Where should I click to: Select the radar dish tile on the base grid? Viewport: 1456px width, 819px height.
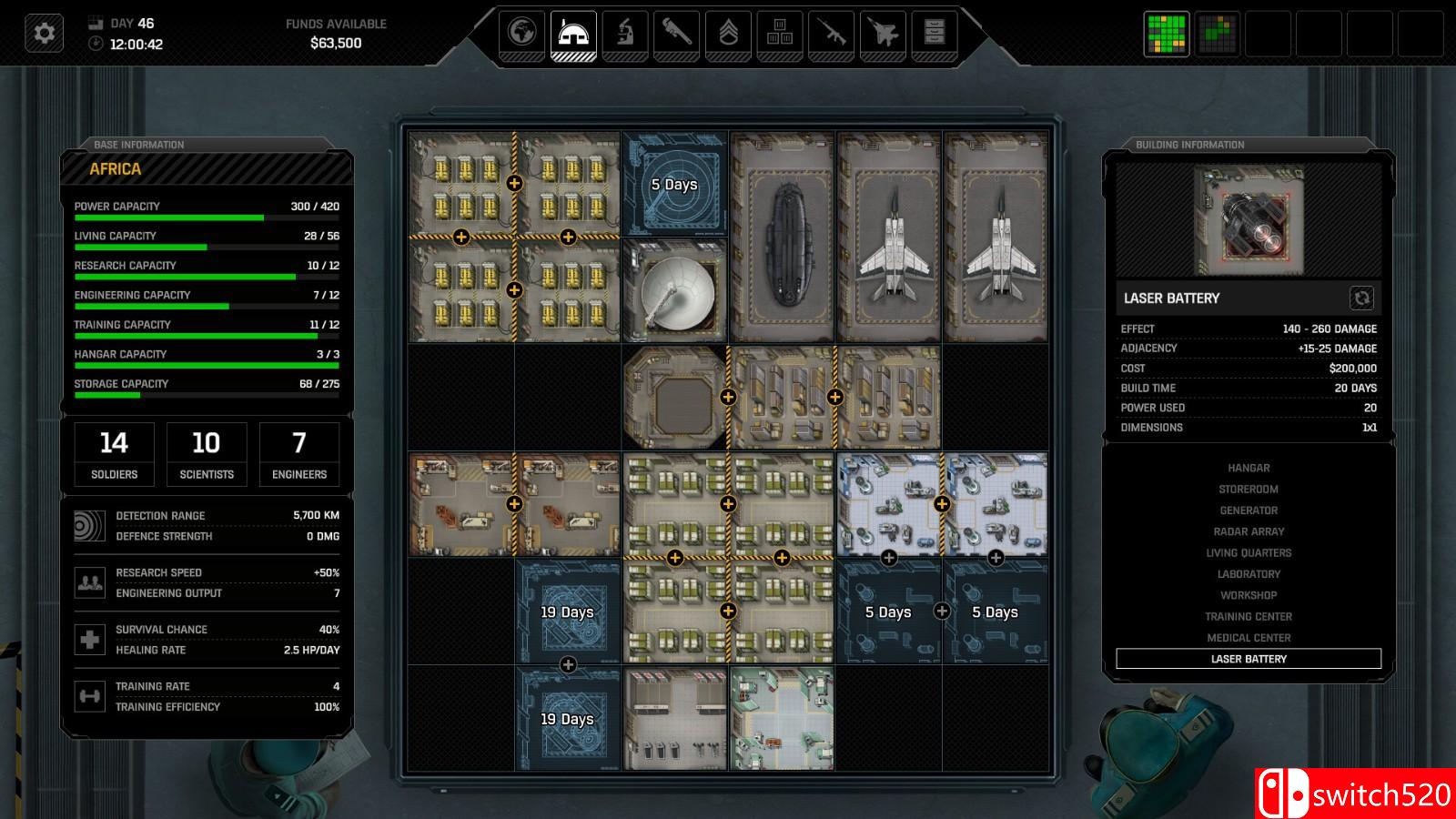coord(674,290)
